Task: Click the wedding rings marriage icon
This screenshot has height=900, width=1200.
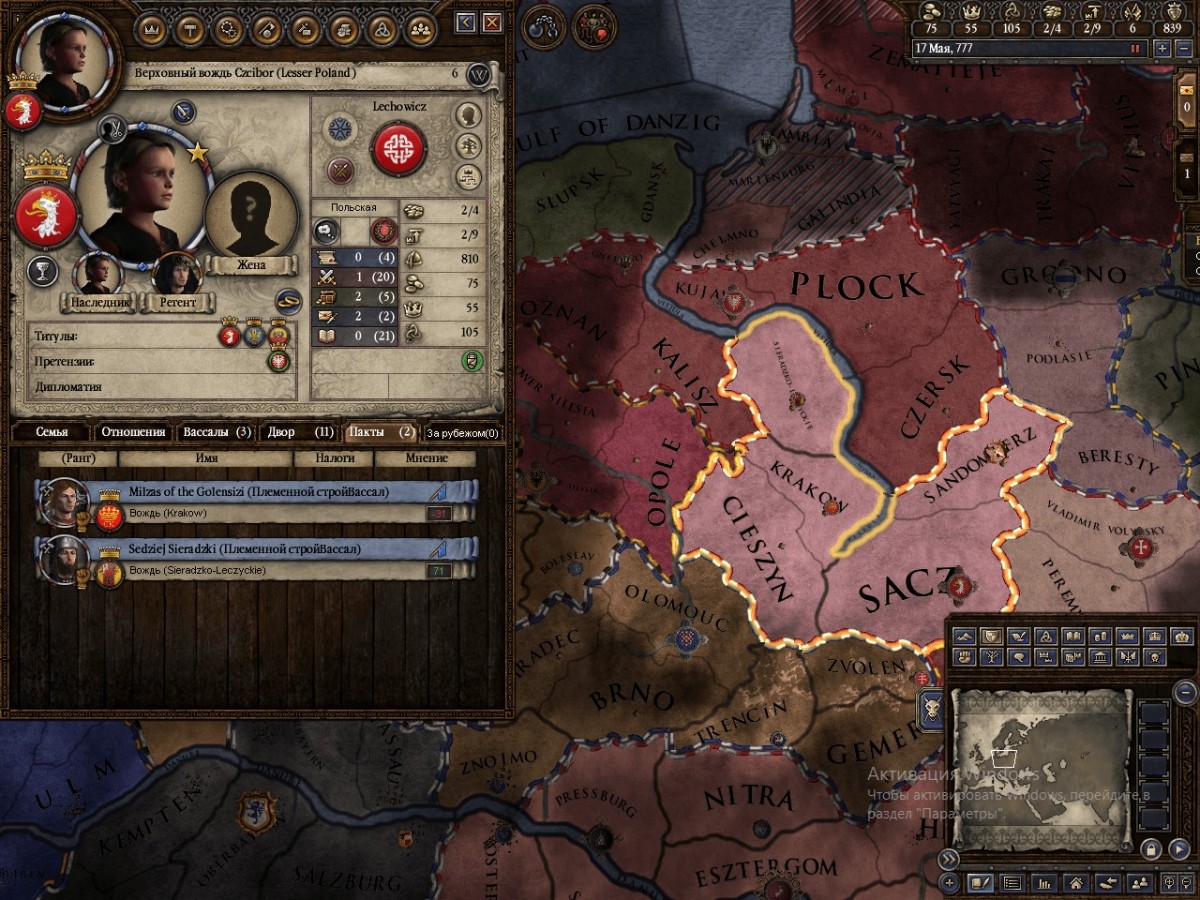Action: pyautogui.click(x=289, y=298)
